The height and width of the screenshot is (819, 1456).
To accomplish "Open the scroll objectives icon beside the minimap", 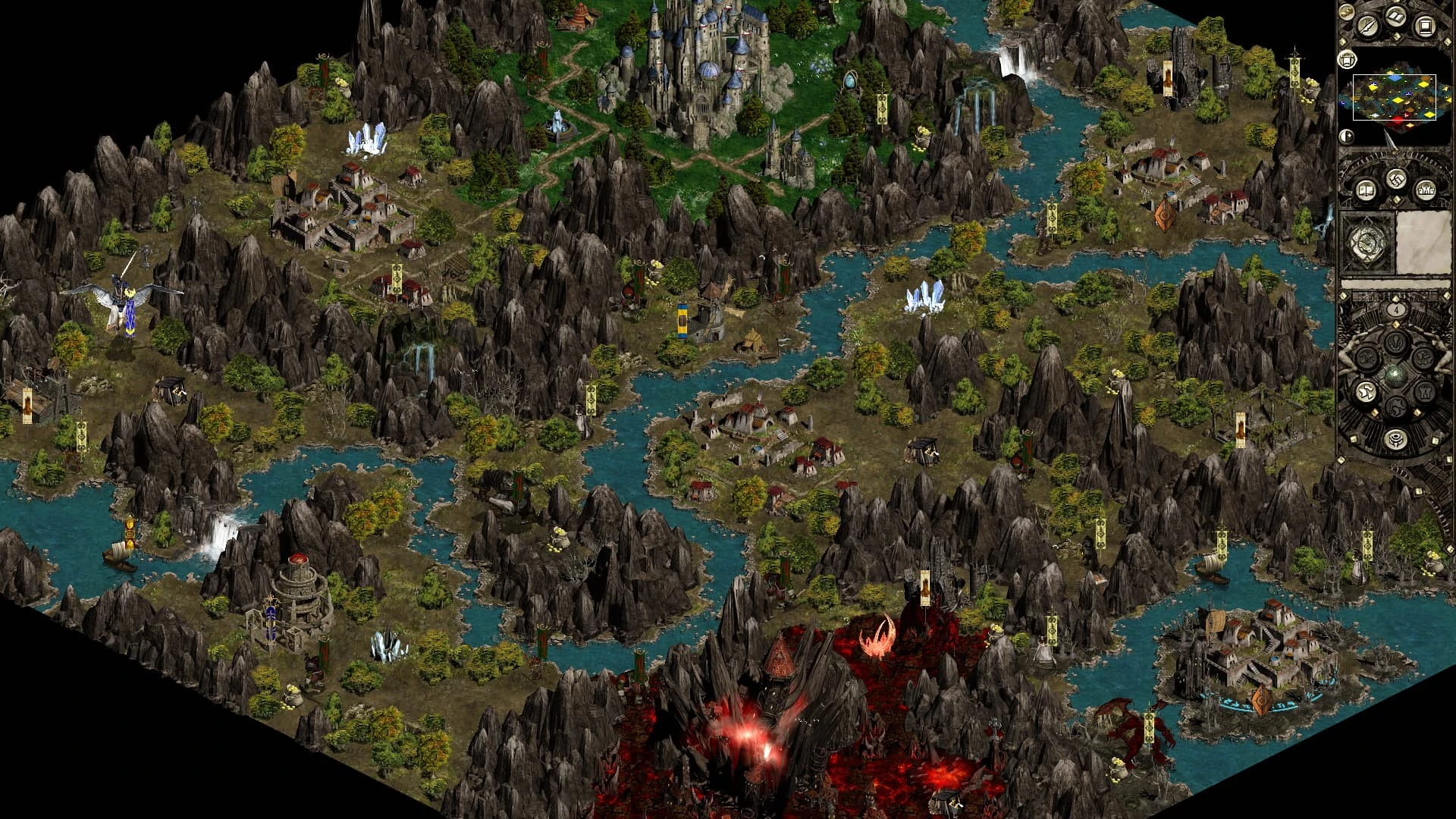I will (x=1346, y=60).
